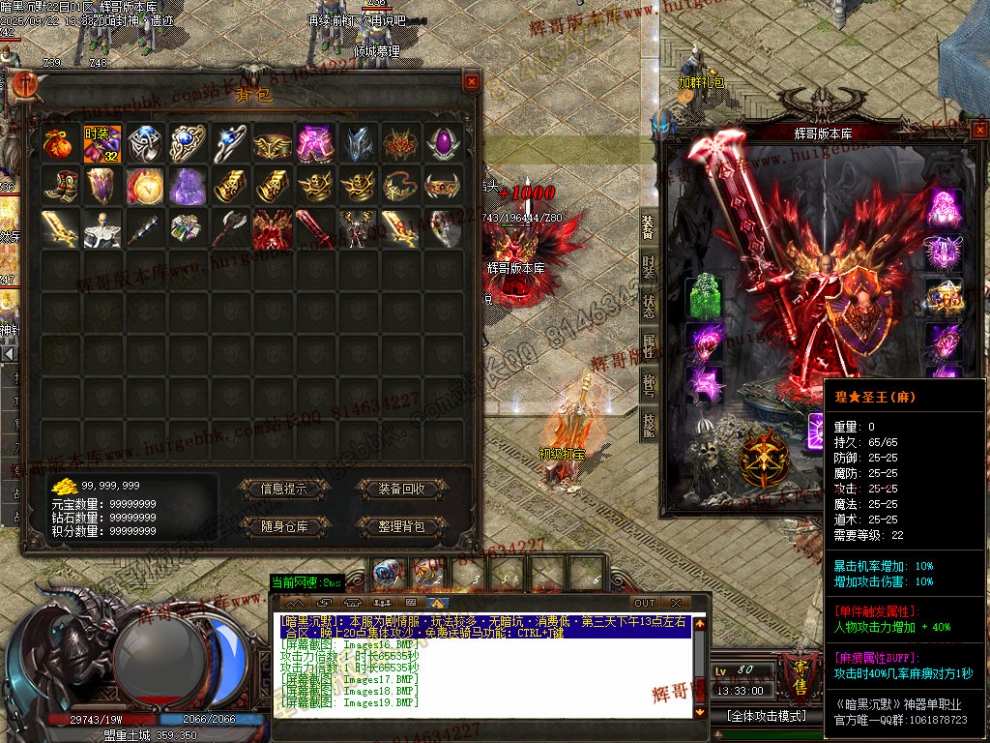Image resolution: width=990 pixels, height=743 pixels.
Task: Select the white-robed armor item
Action: point(102,228)
